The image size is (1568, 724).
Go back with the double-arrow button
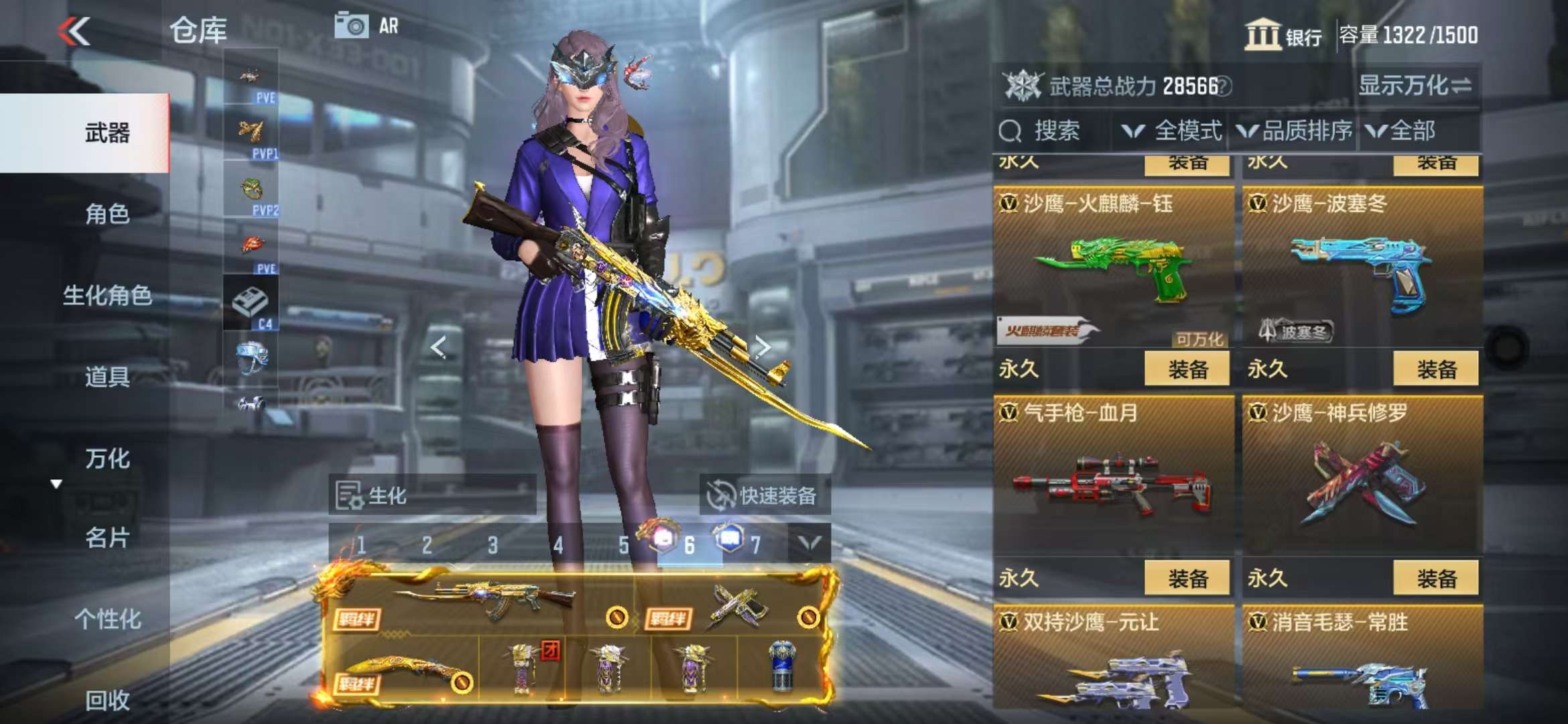tap(74, 31)
